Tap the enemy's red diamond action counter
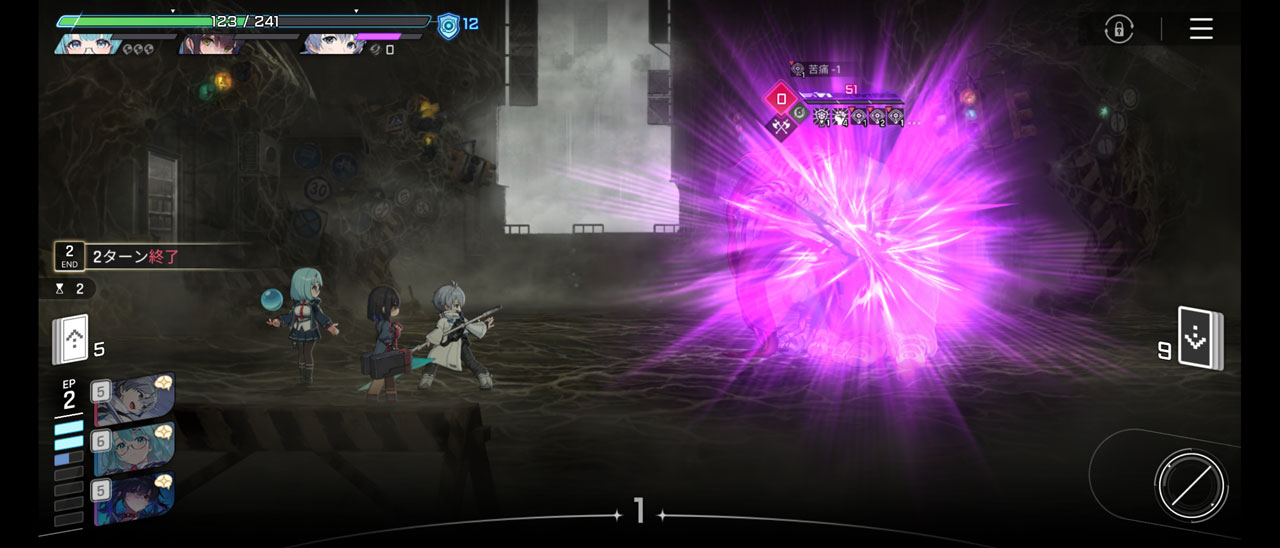 coord(781,99)
